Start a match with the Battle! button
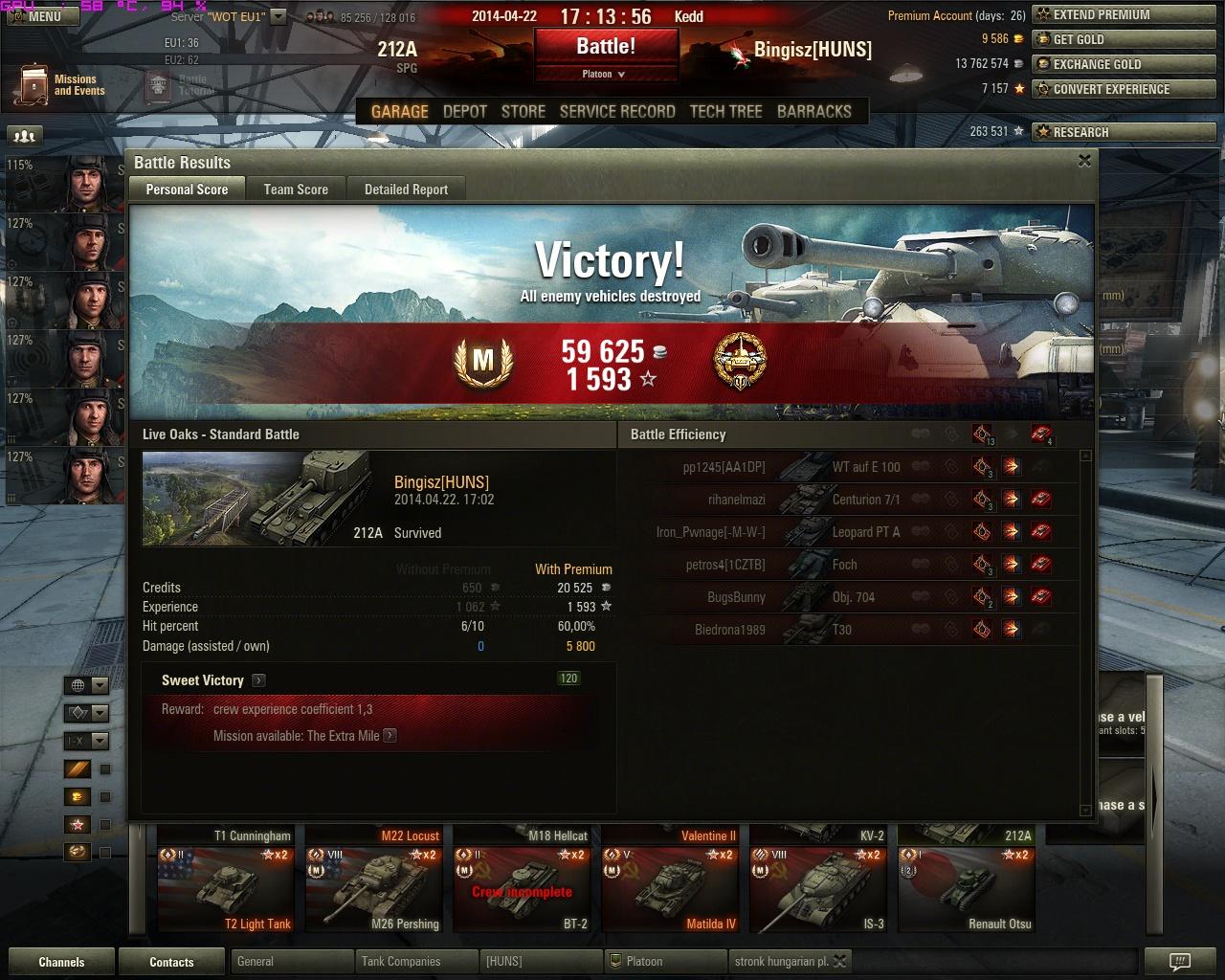 pyautogui.click(x=606, y=46)
